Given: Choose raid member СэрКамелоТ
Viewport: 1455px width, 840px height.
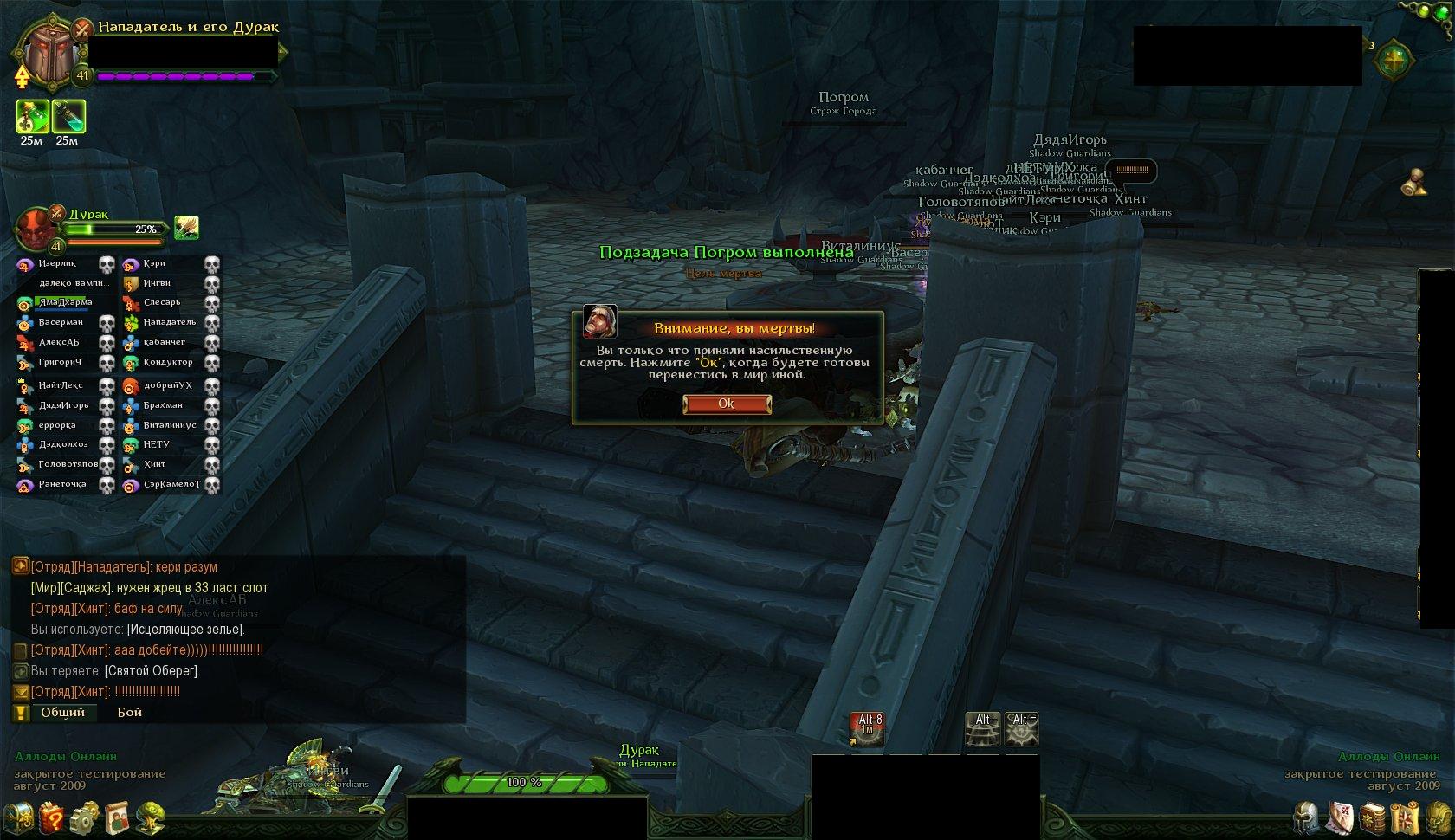Looking at the screenshot, I should point(171,485).
